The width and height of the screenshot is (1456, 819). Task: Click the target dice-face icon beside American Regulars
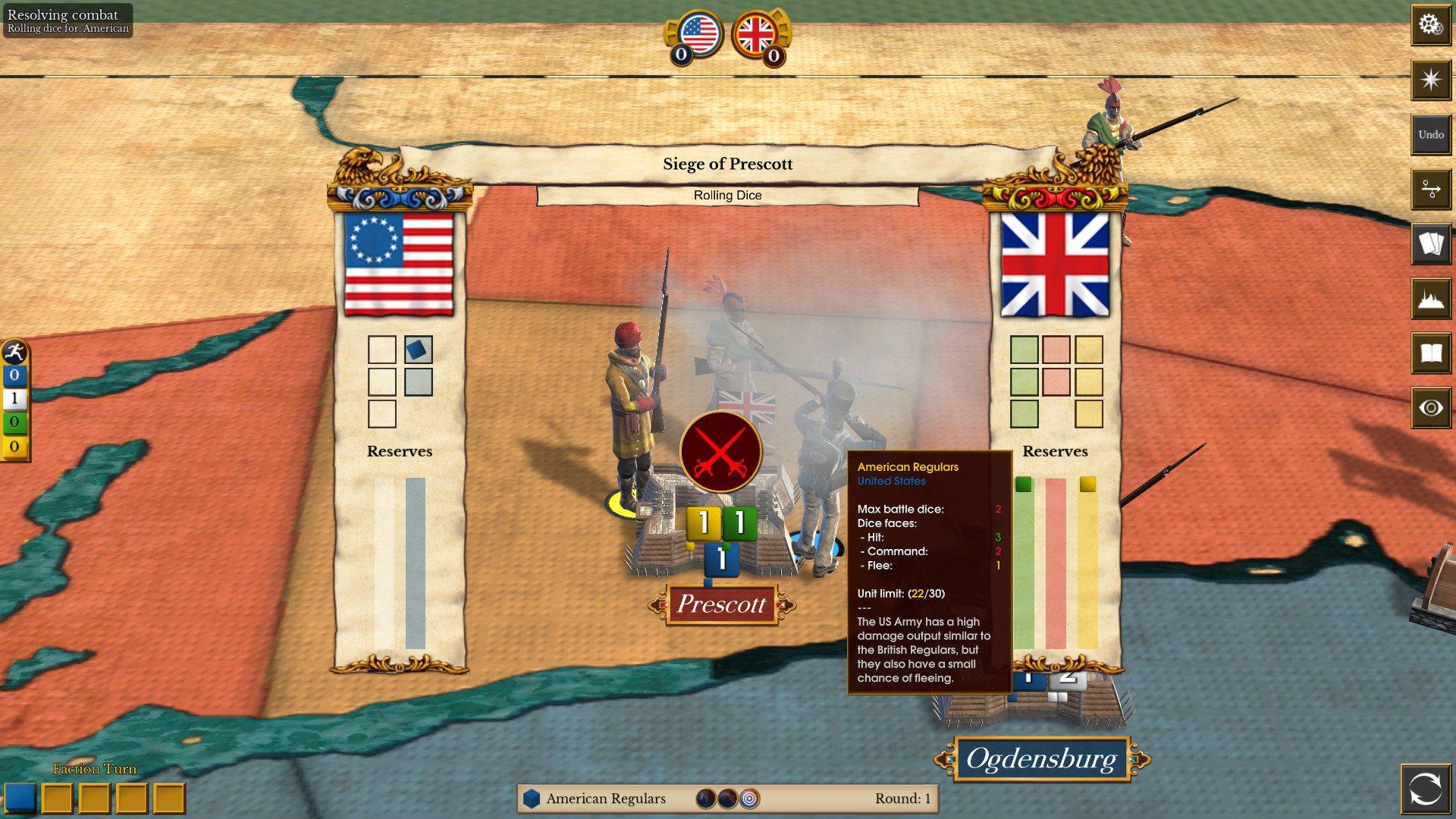pos(749,799)
